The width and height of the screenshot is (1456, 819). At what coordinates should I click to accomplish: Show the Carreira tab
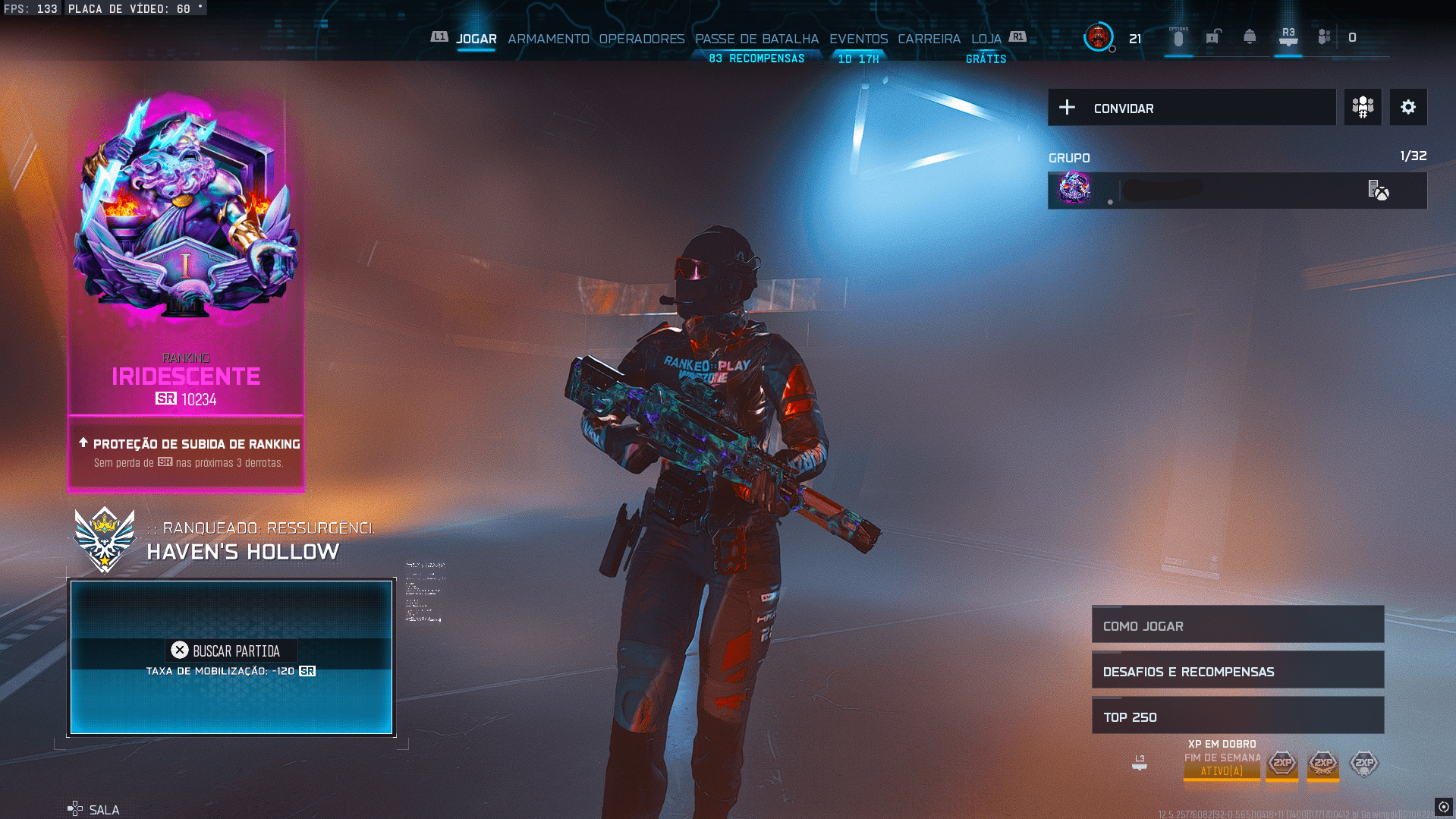(x=929, y=39)
